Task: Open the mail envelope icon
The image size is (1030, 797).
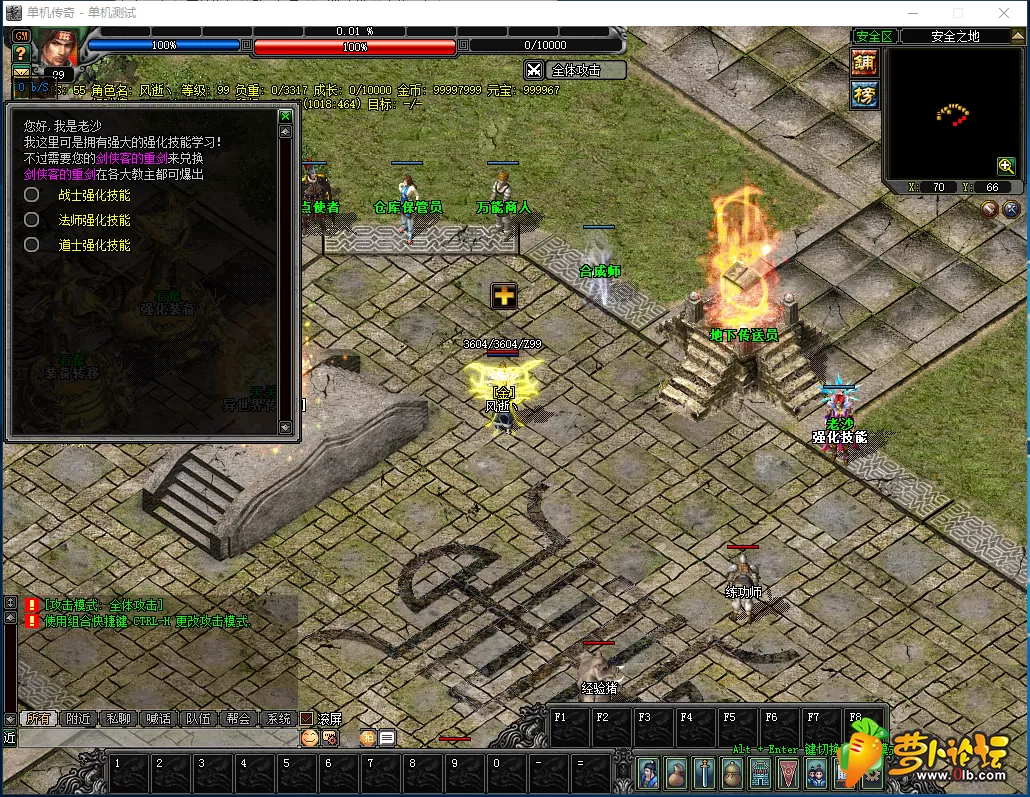Action: (x=20, y=72)
